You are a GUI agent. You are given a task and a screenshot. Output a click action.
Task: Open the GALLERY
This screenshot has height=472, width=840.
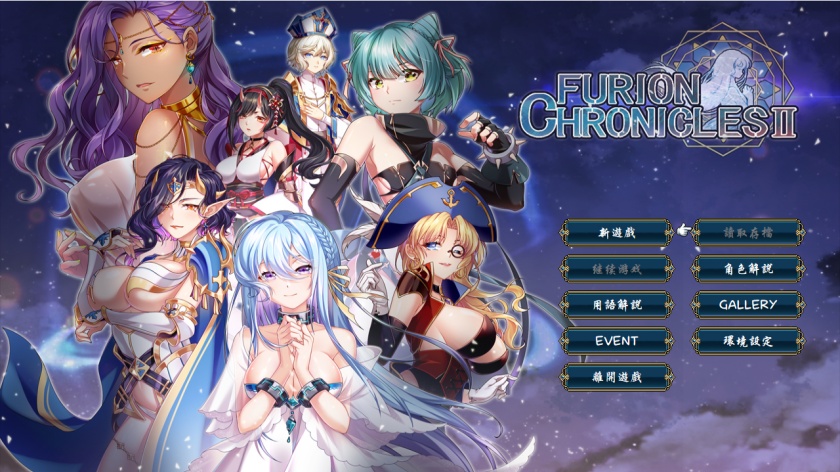[748, 304]
